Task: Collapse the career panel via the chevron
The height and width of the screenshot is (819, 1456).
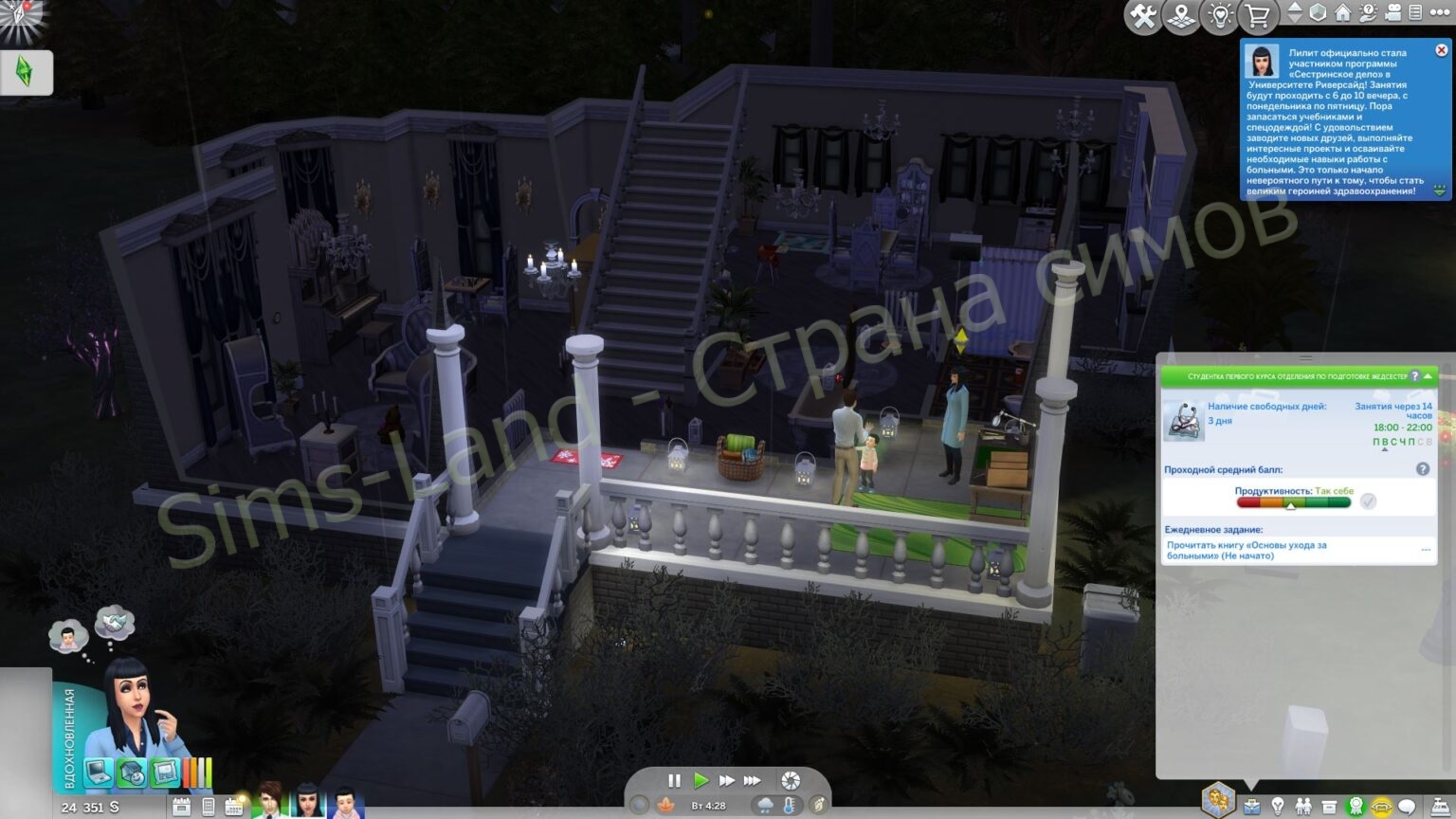Action: click(x=1429, y=376)
